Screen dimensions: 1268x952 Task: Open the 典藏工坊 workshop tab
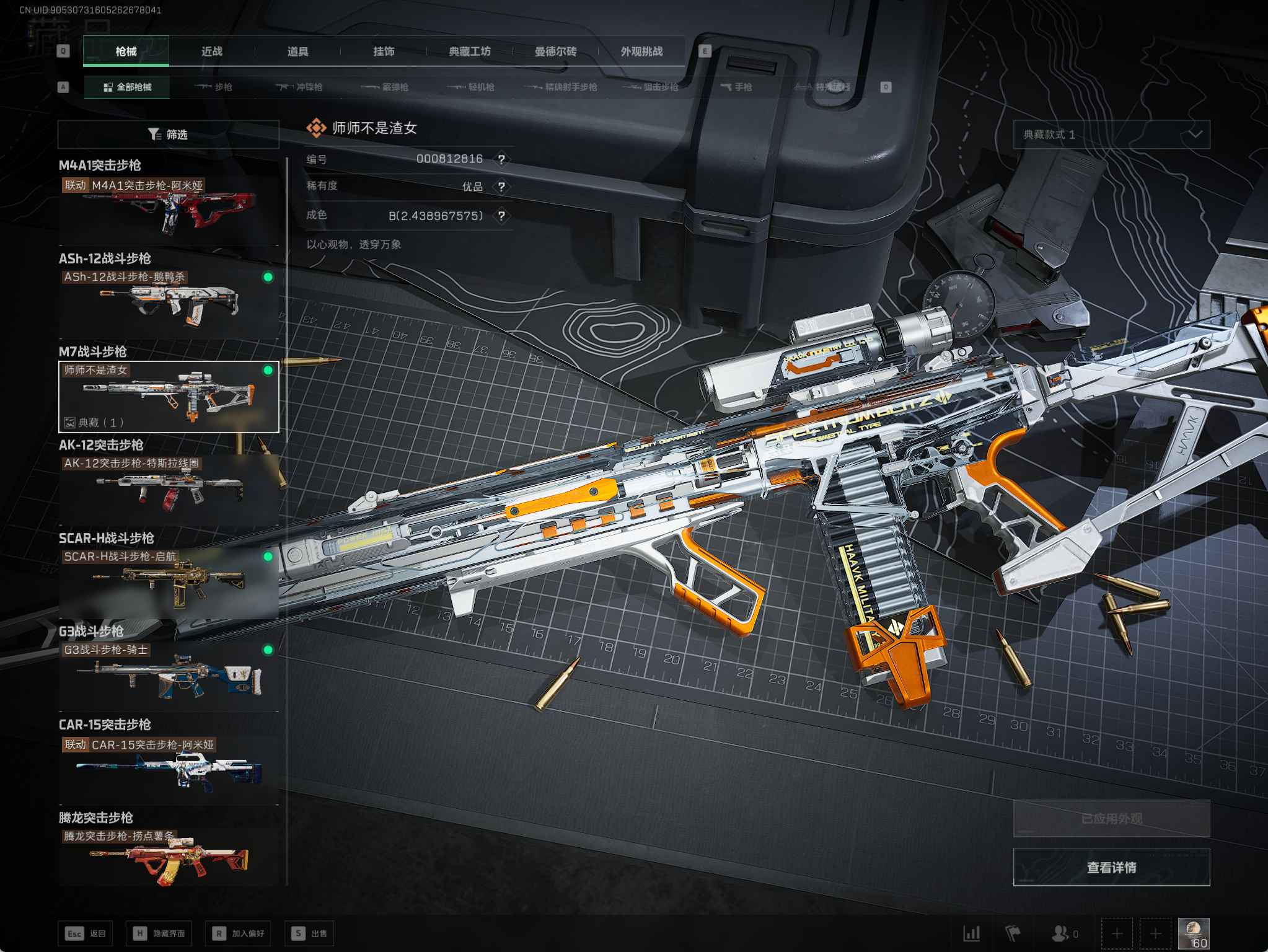(x=470, y=51)
